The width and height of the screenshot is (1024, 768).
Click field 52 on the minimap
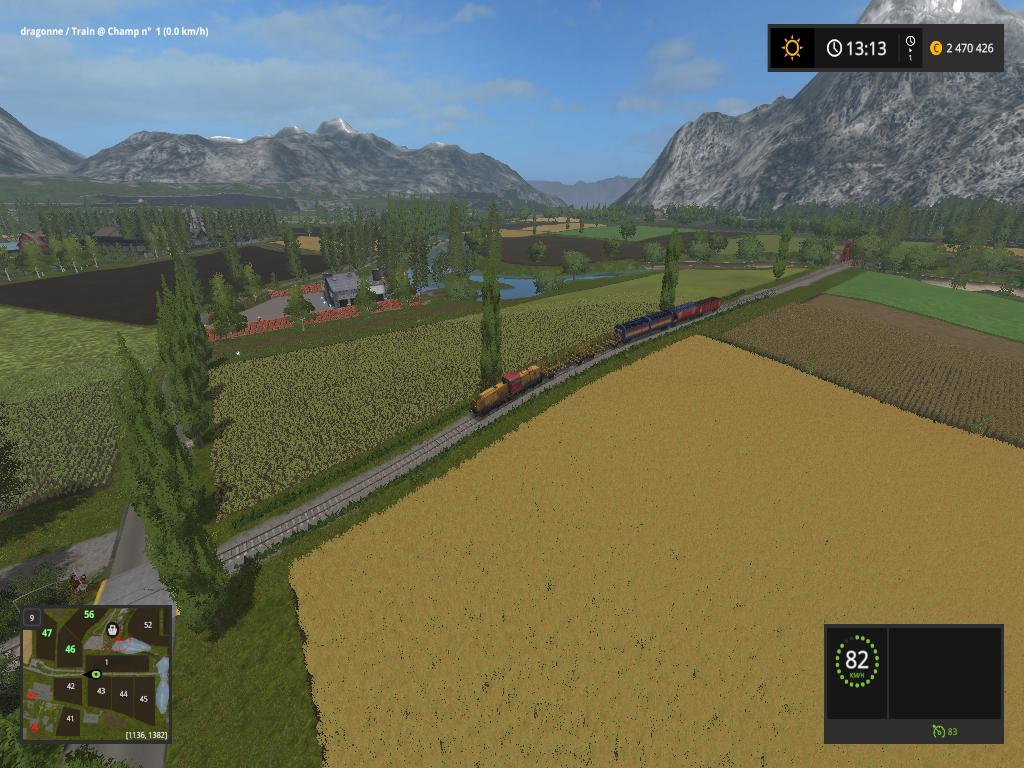pyautogui.click(x=148, y=625)
